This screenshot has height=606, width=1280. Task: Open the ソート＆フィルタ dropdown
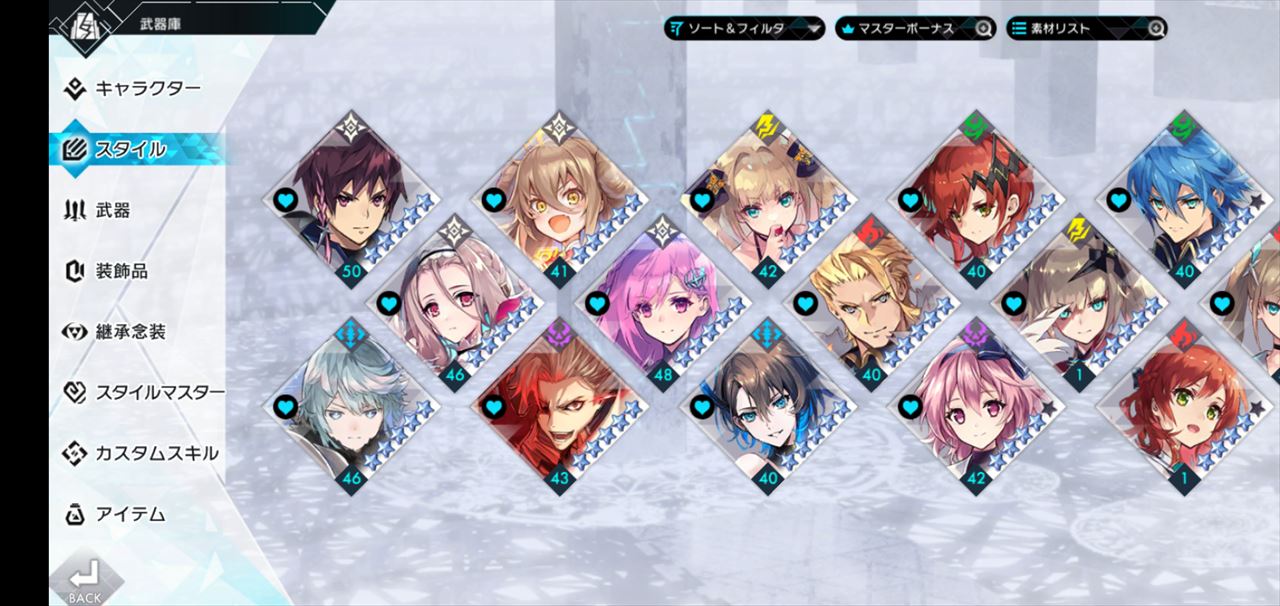coord(744,28)
